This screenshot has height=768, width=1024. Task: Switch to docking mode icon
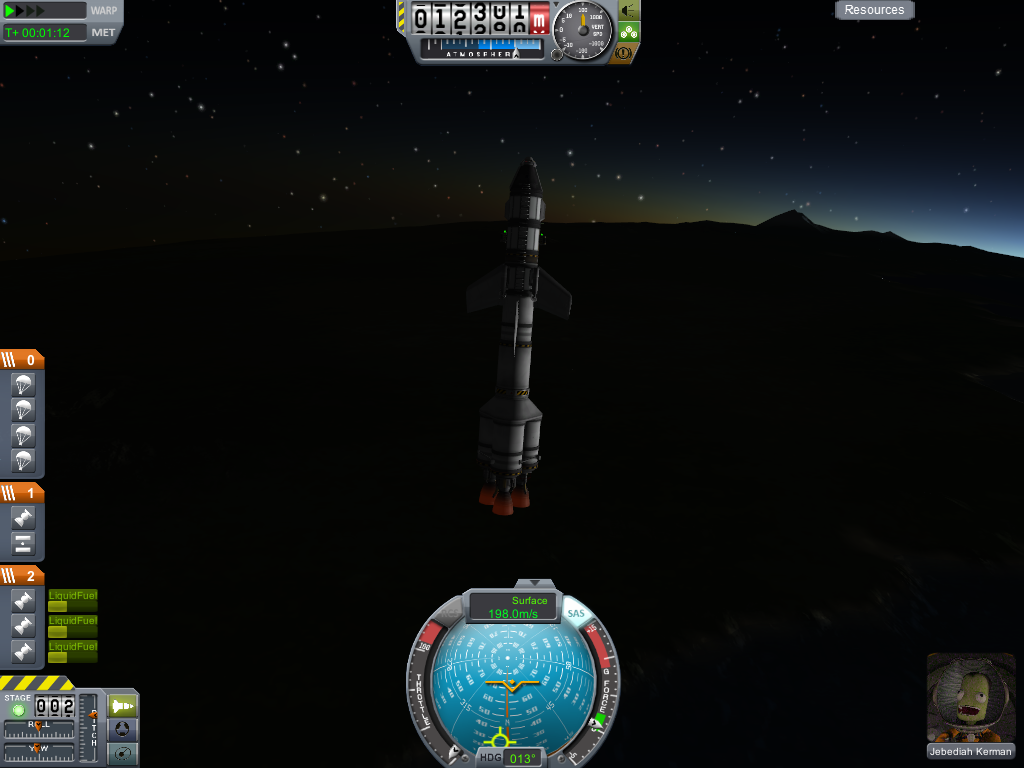pyautogui.click(x=123, y=730)
